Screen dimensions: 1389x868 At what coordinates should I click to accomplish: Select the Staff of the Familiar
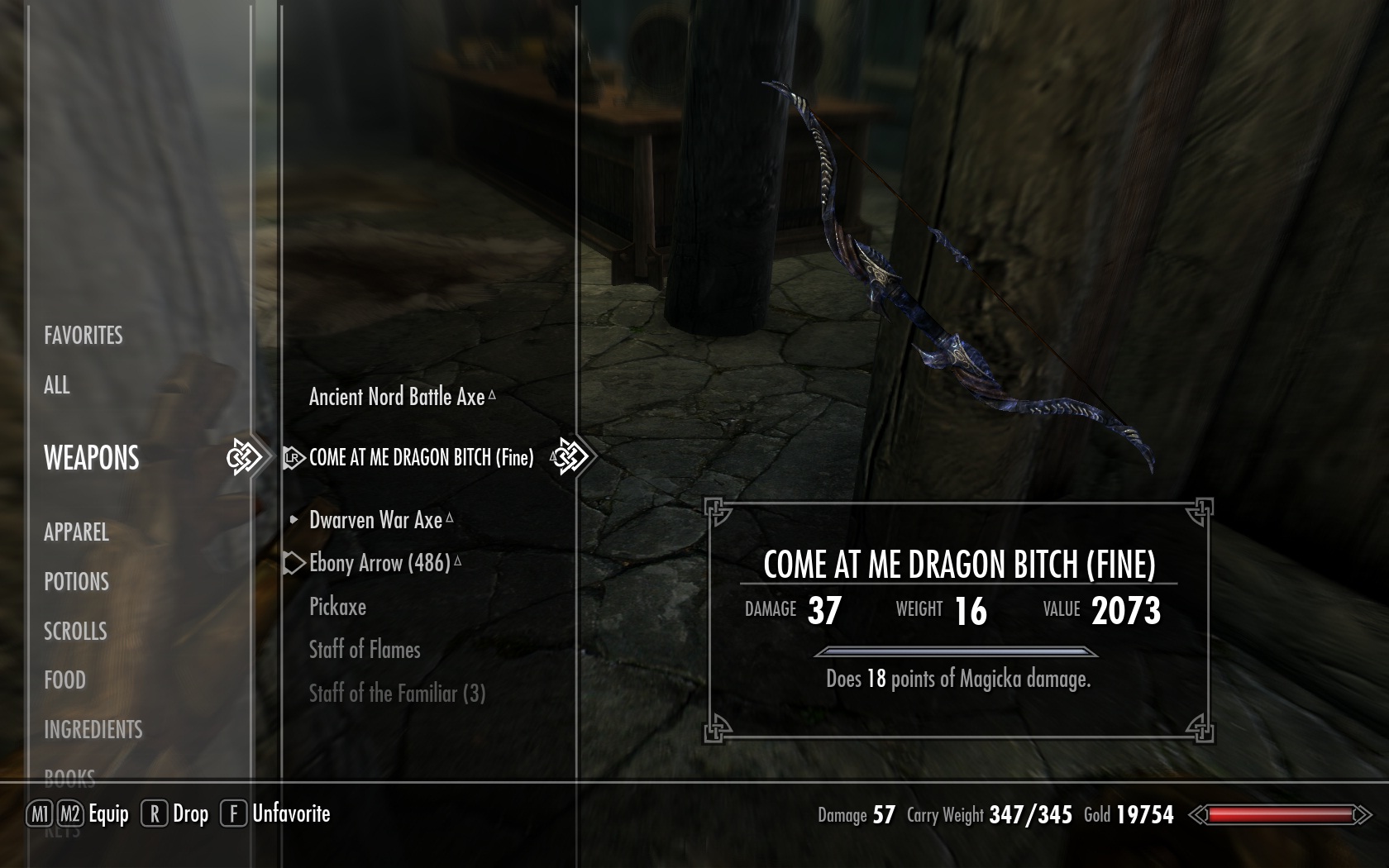[397, 694]
